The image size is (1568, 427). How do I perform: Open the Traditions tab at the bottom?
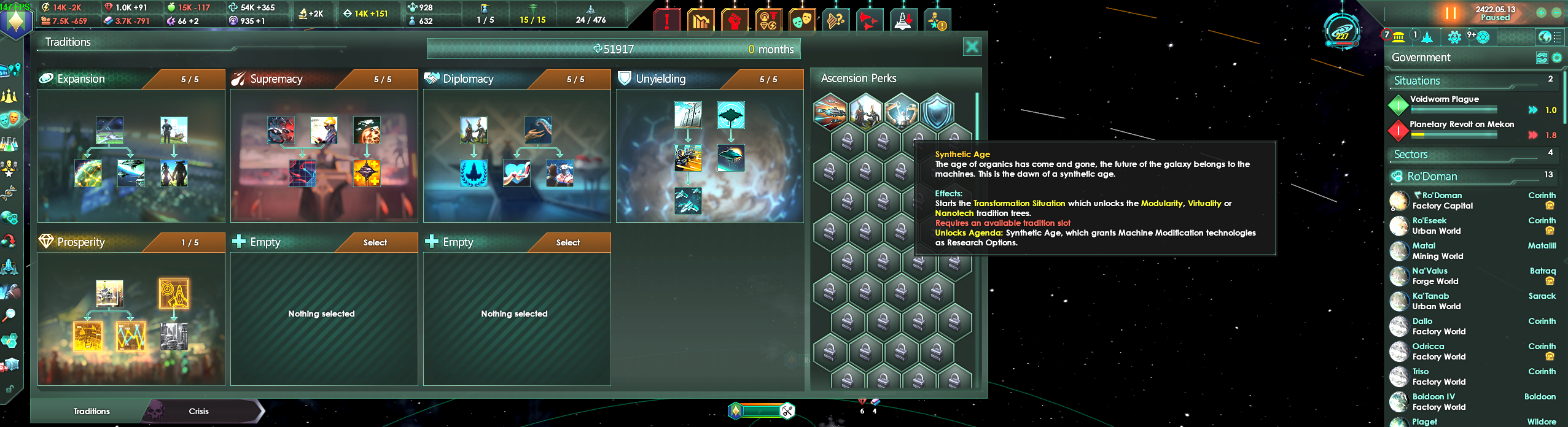click(x=92, y=411)
